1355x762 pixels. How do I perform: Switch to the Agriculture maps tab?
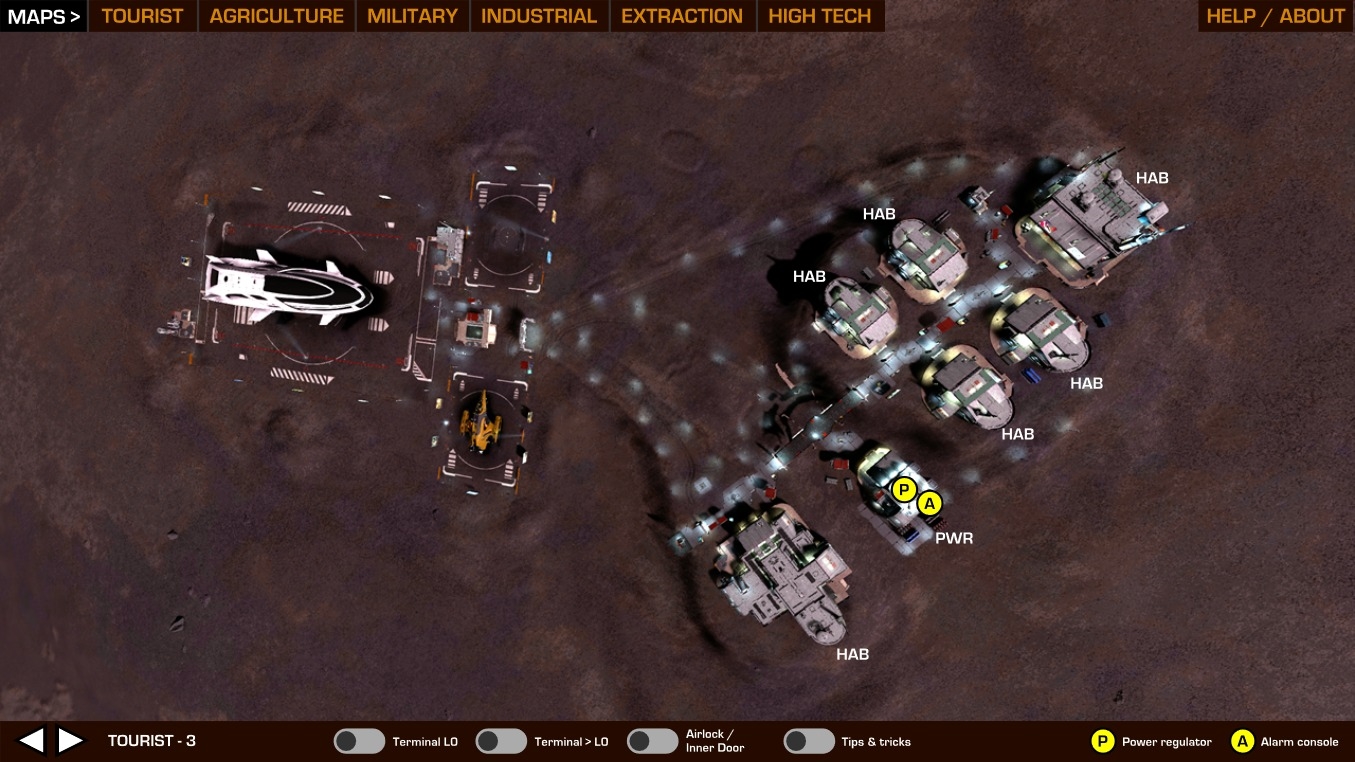tap(276, 16)
